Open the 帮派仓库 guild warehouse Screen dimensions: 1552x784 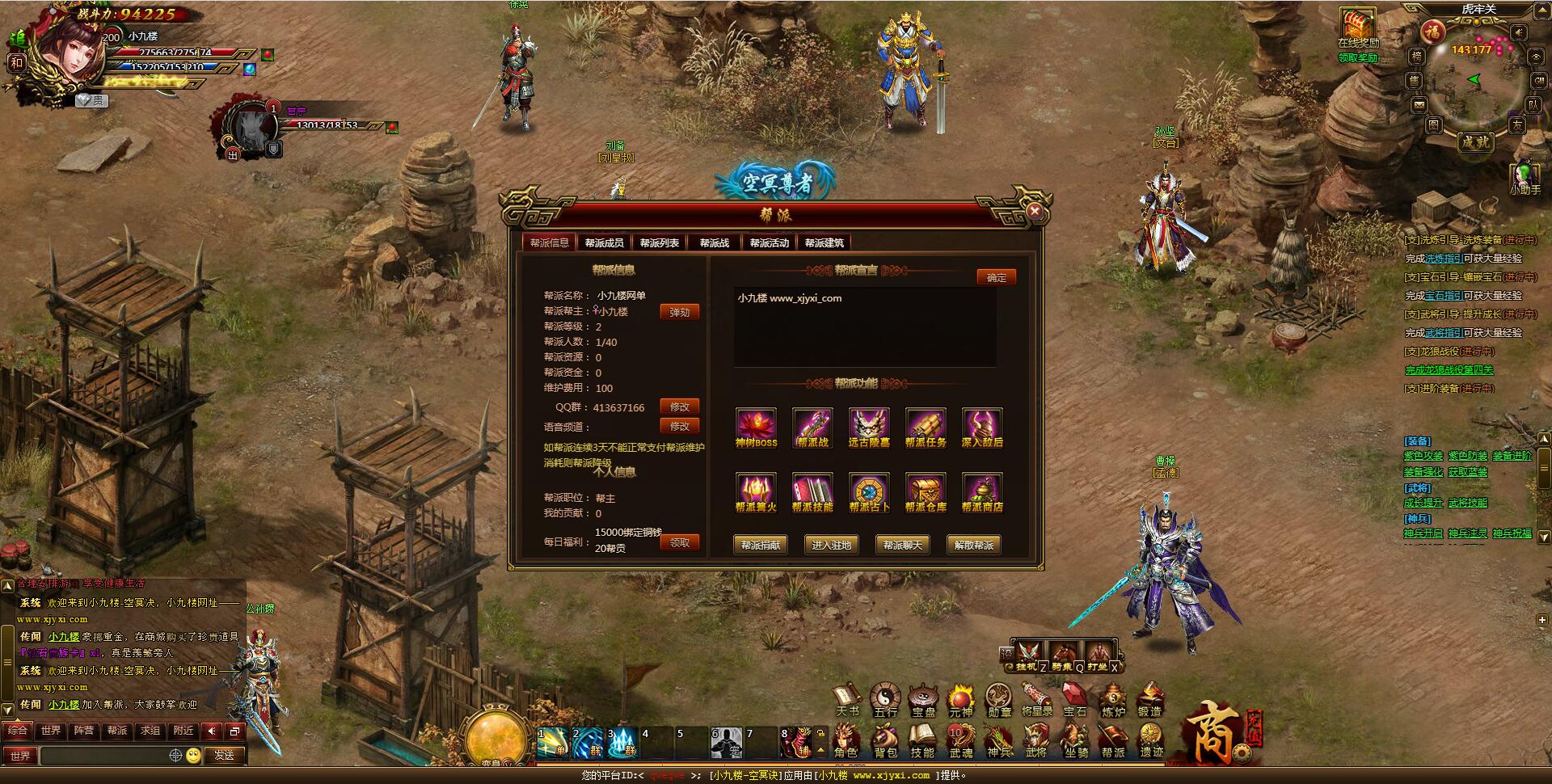point(926,492)
